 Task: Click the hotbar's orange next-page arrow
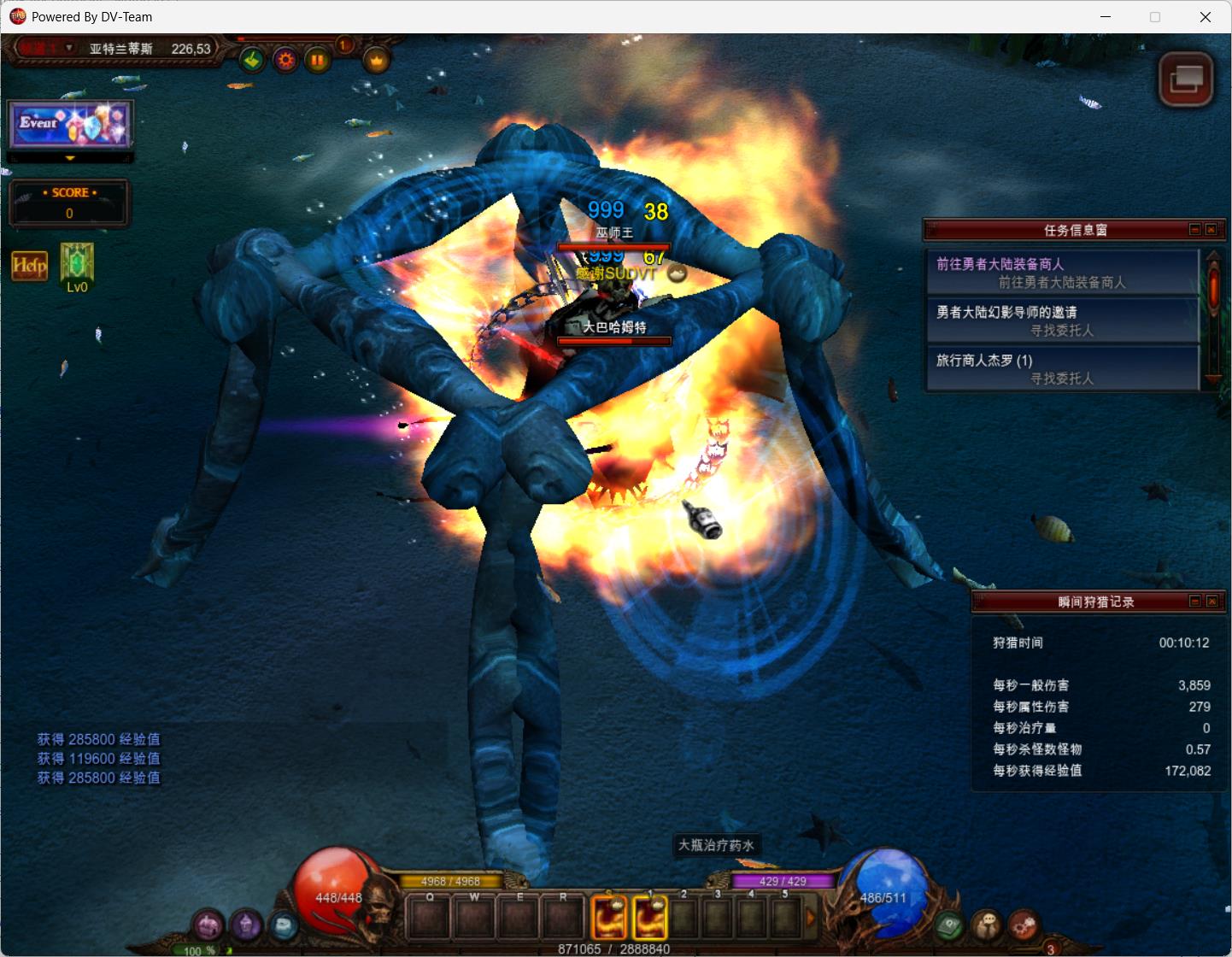click(812, 919)
